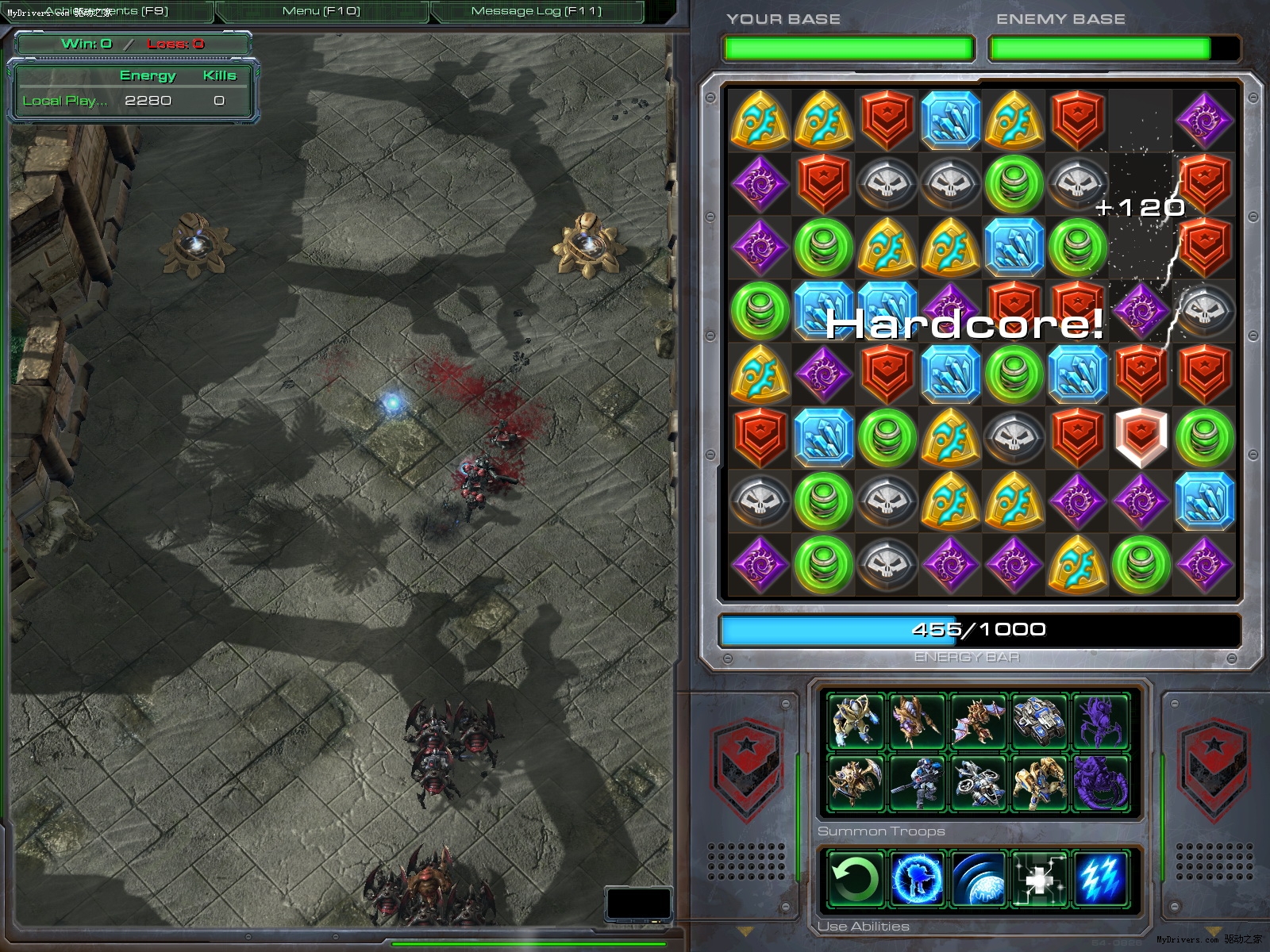The width and height of the screenshot is (1270, 952).
Task: Activate the blue orb shockwave ability
Action: 978,879
